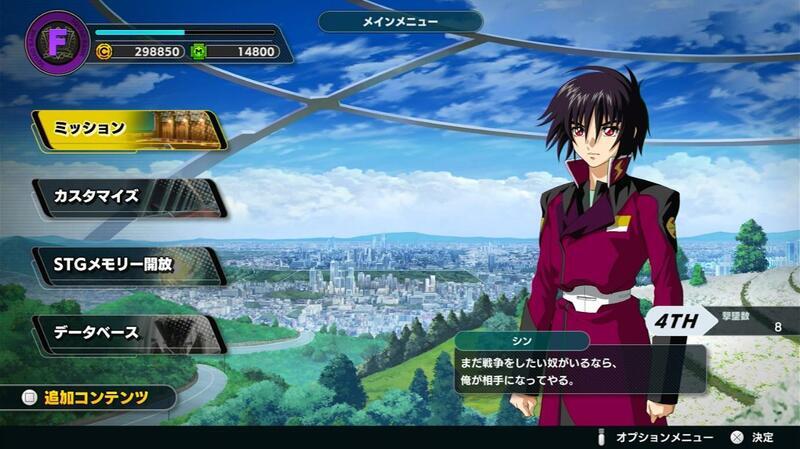The height and width of the screenshot is (449, 800).
Task: Open 追加コンテンツ additional content
Action: point(90,397)
